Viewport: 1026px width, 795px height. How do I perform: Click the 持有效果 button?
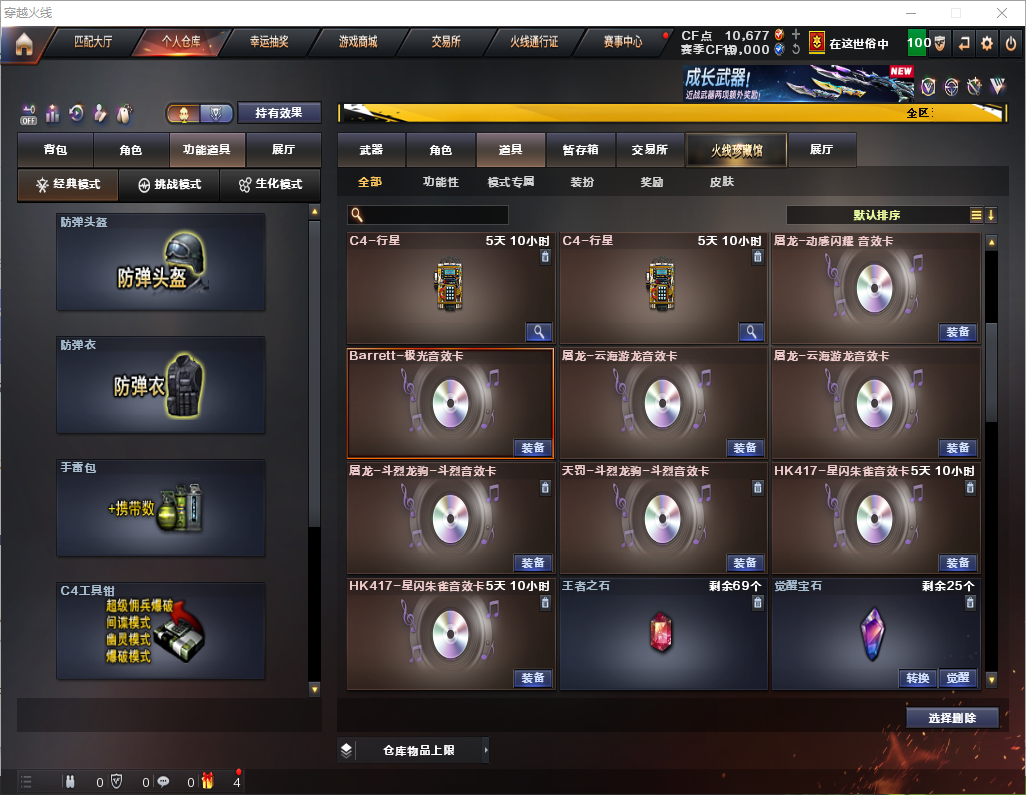279,113
